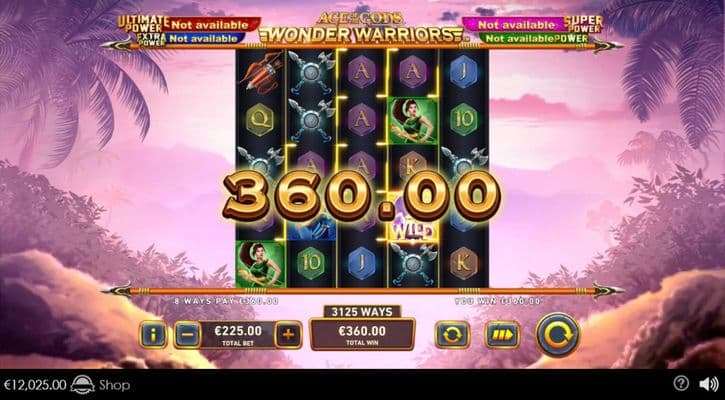This screenshot has width=725, height=400.
Task: Toggle turbo mode fast-forward button
Action: coord(502,334)
